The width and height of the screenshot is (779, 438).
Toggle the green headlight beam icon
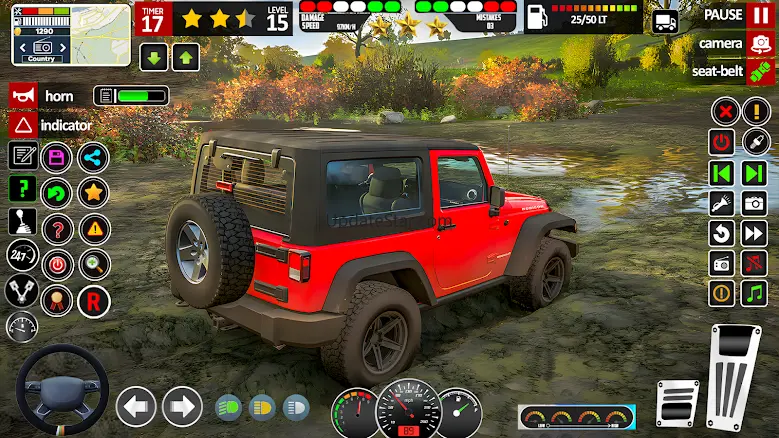229,407
